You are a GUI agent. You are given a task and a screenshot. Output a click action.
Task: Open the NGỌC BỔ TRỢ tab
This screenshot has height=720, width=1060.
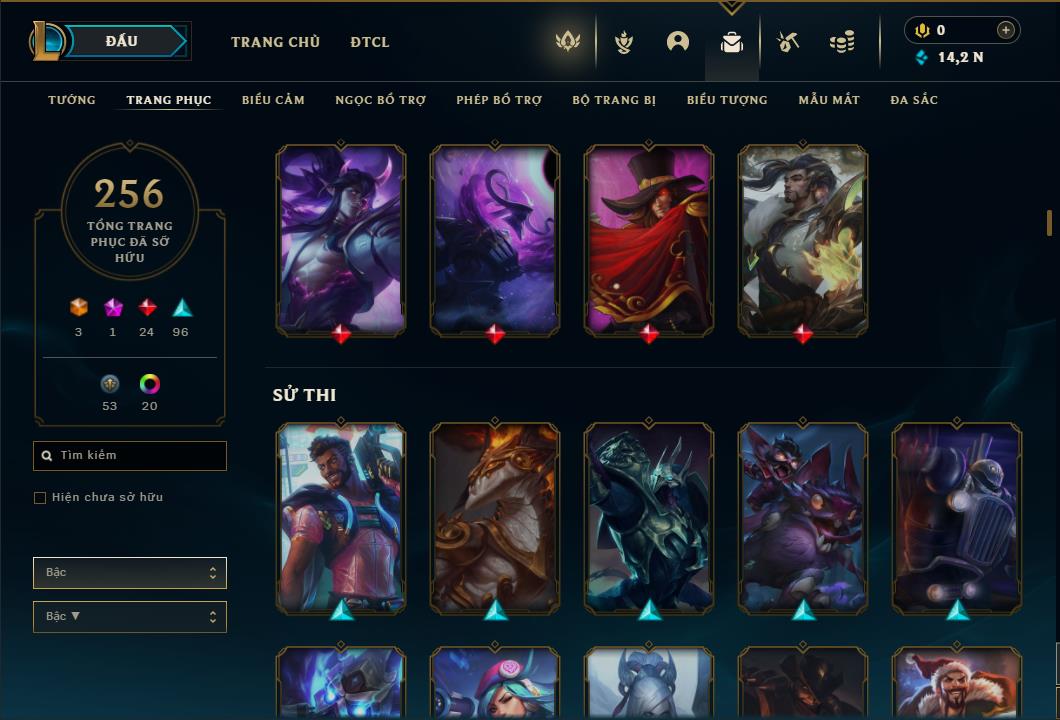click(x=380, y=100)
